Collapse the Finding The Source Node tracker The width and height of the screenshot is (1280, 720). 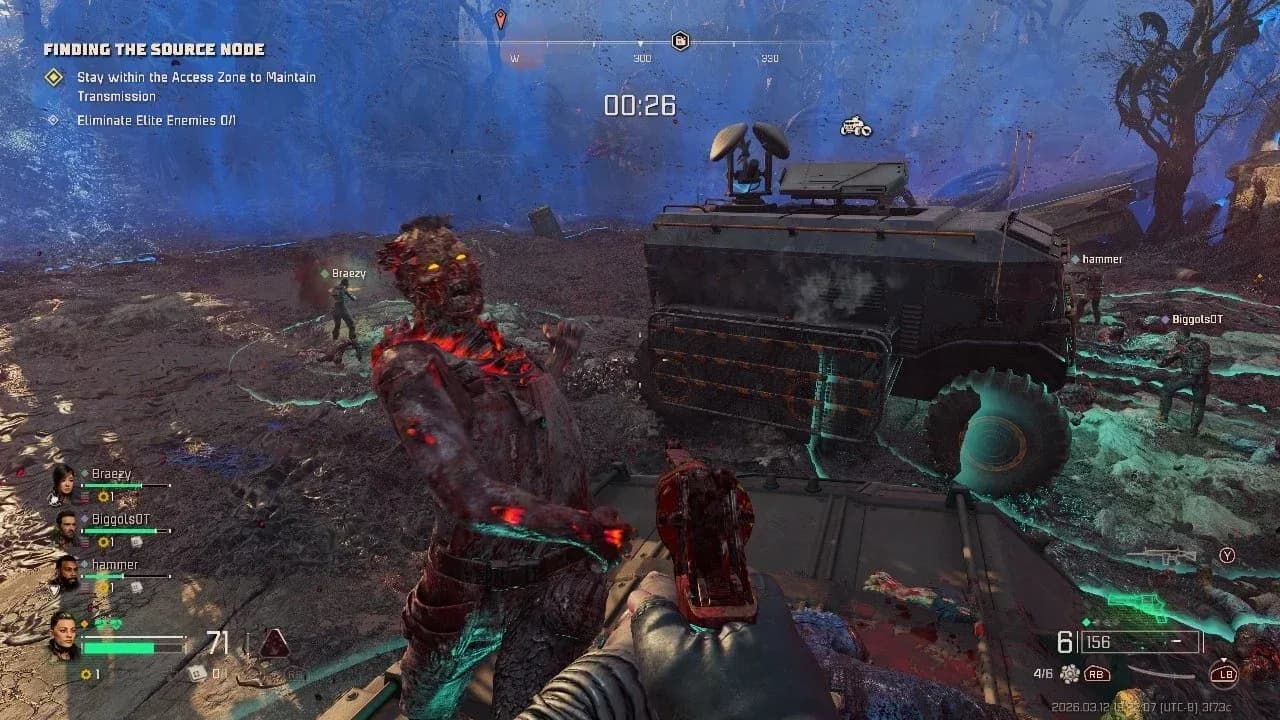tap(155, 48)
